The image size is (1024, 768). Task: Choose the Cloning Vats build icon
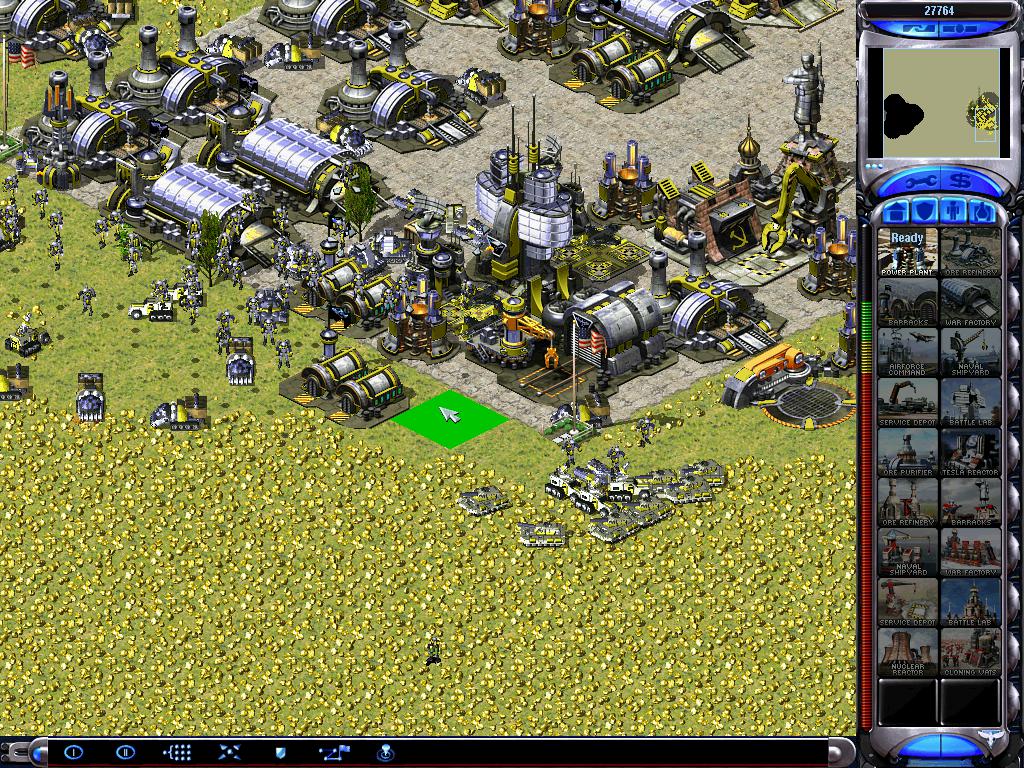[x=970, y=652]
